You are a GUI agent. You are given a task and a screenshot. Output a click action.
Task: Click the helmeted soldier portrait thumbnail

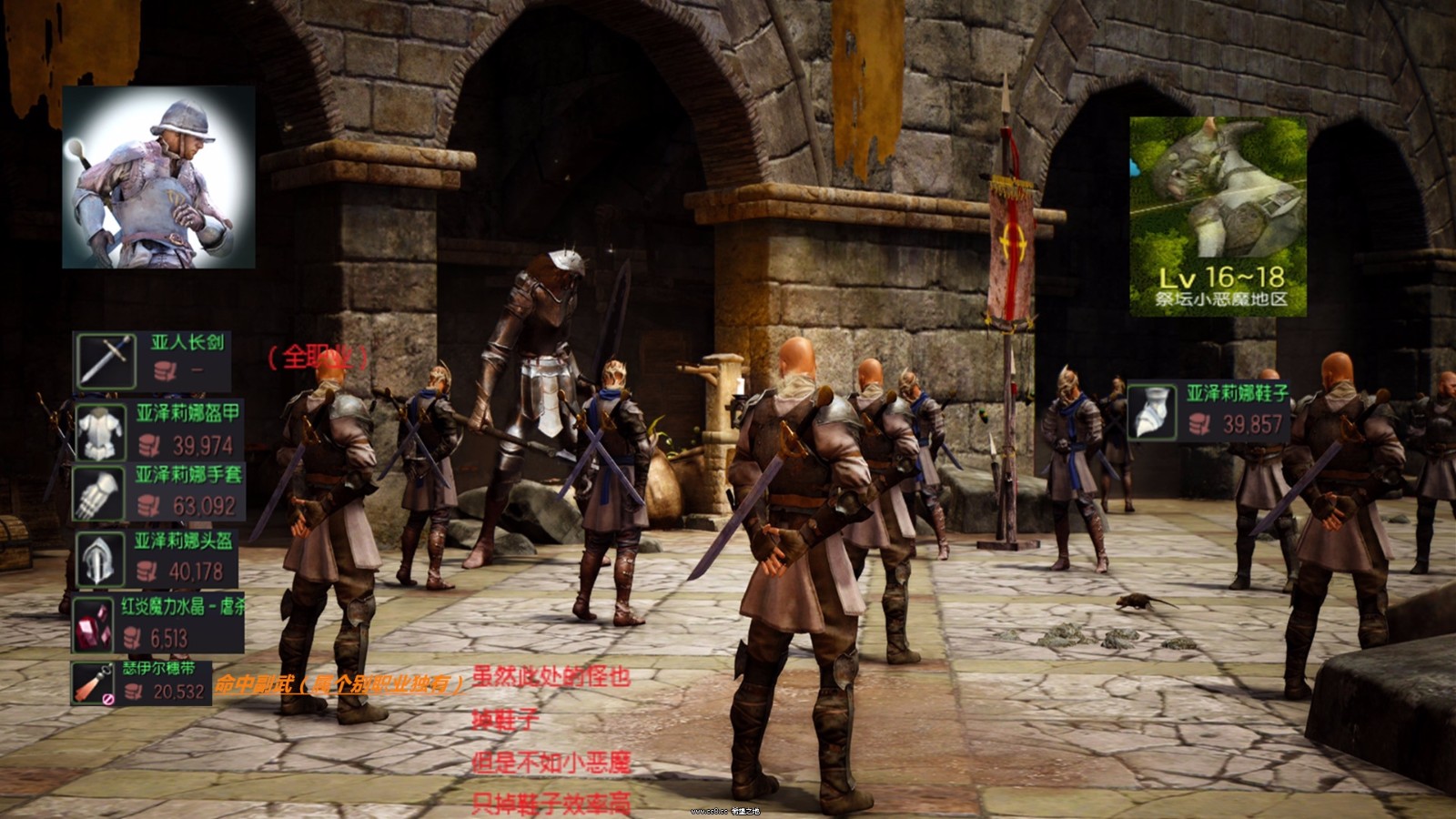(x=158, y=177)
